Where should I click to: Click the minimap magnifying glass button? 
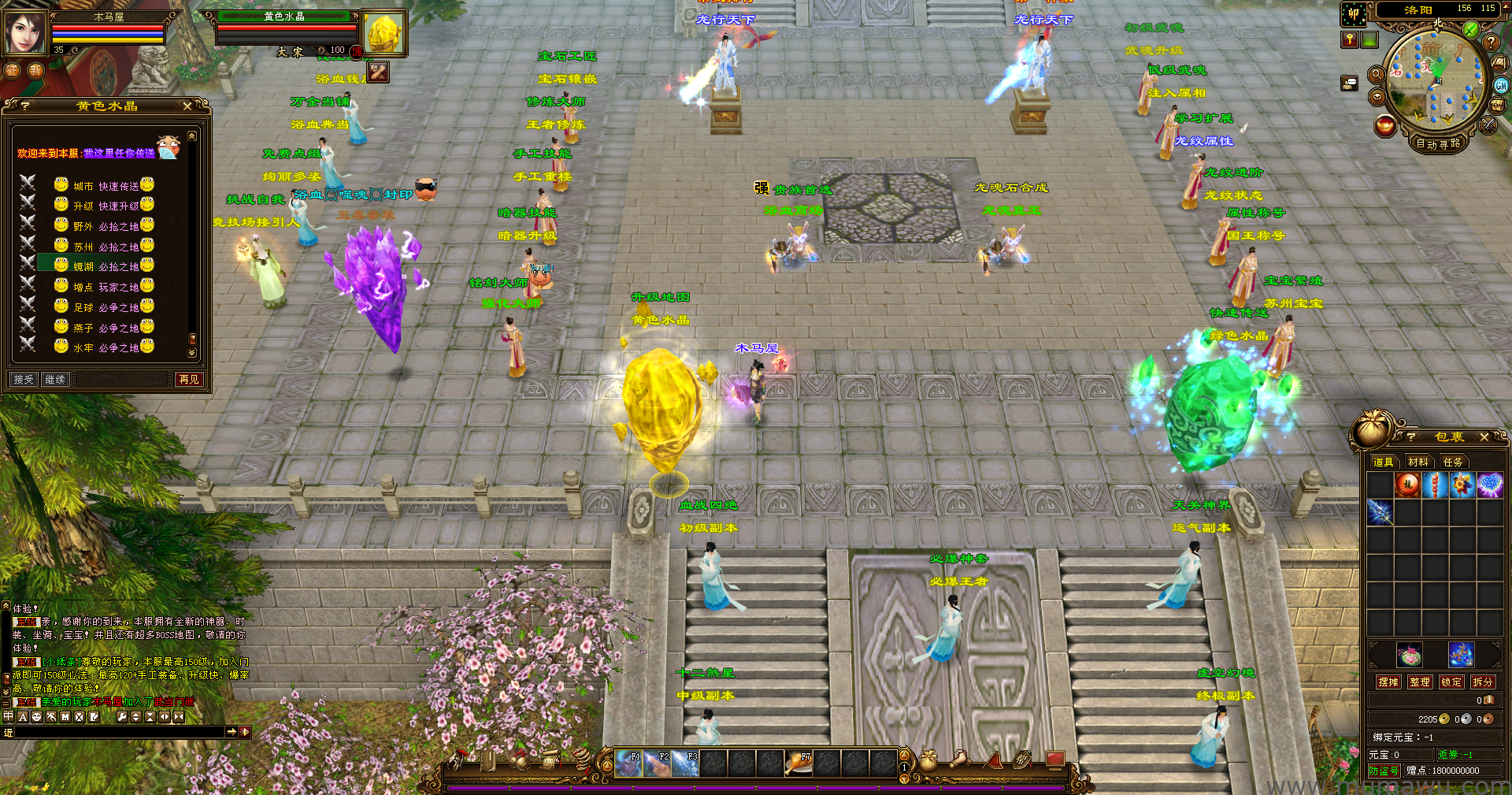[1377, 74]
